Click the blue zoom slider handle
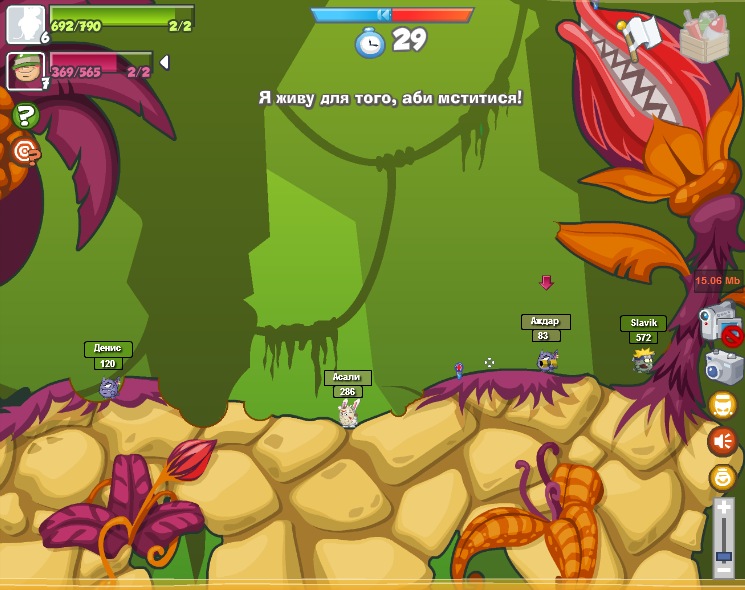The image size is (745, 590). coord(723,555)
